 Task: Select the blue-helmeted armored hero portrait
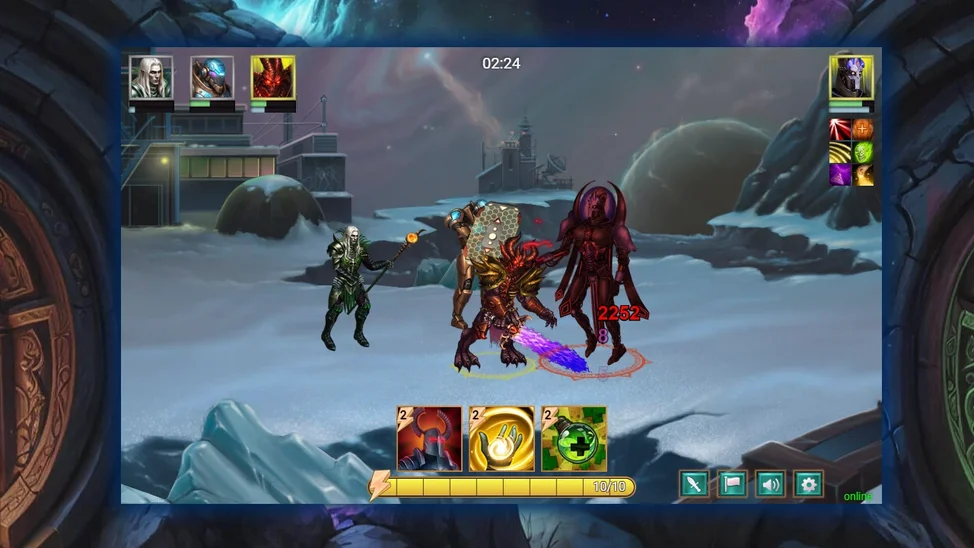[212, 77]
